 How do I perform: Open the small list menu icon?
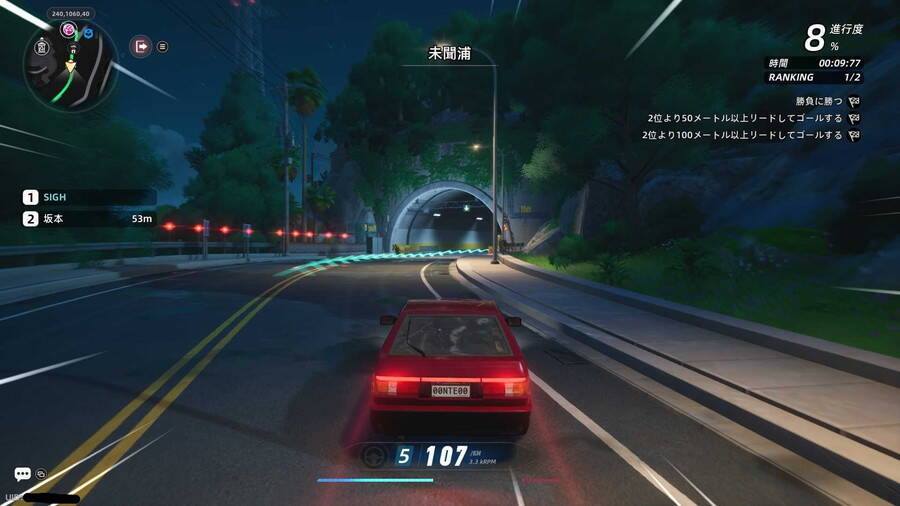[x=163, y=46]
